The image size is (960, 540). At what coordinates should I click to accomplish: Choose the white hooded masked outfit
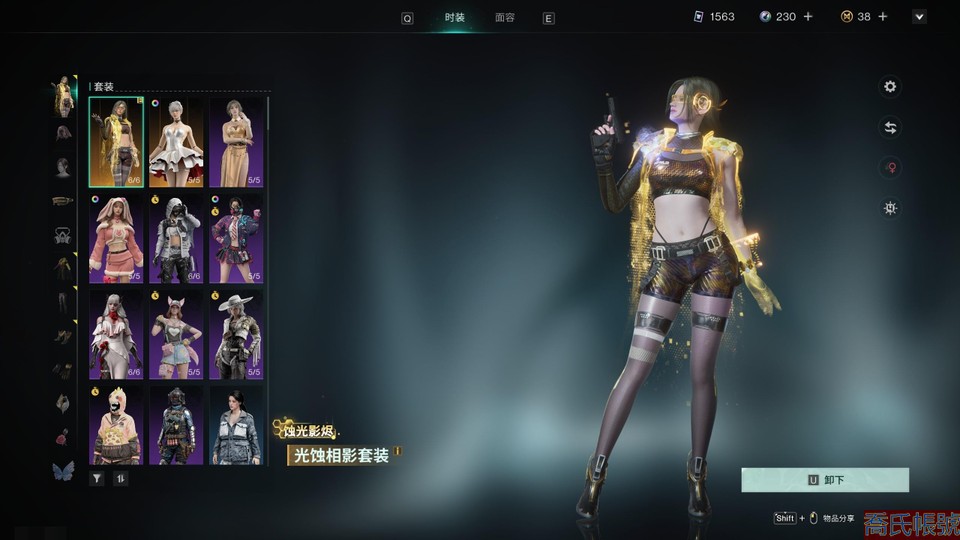tap(176, 238)
